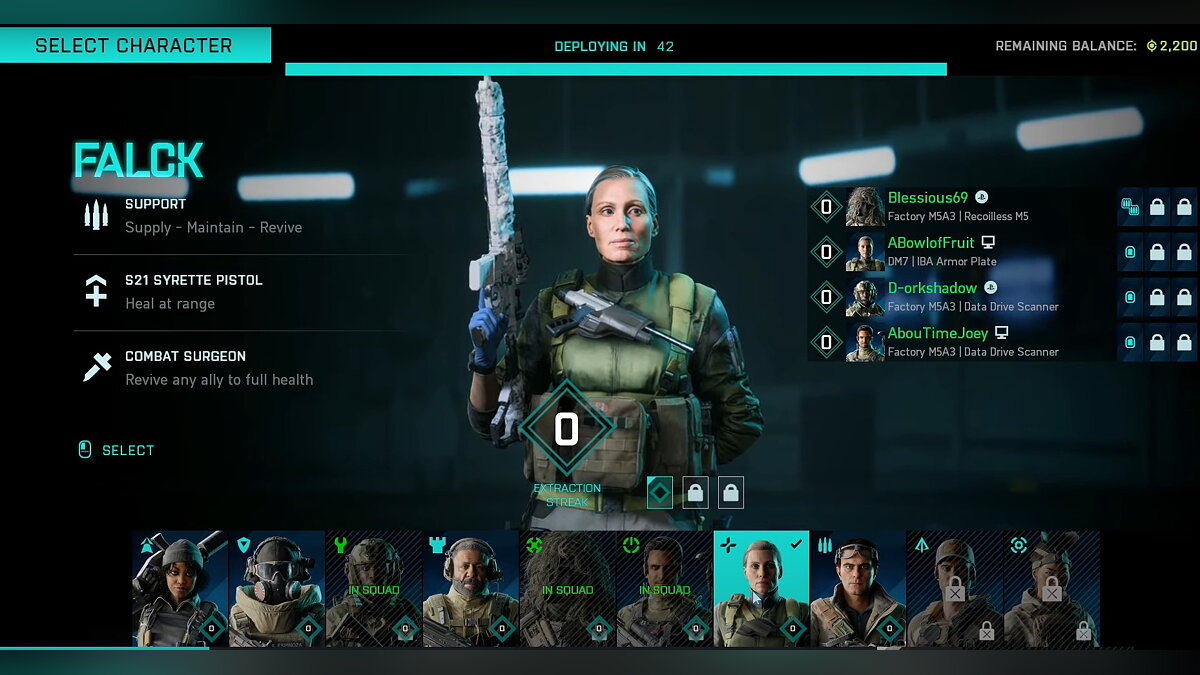Select squad member Blessious69's row
Viewport: 1200px width, 675px height.
[x=960, y=207]
